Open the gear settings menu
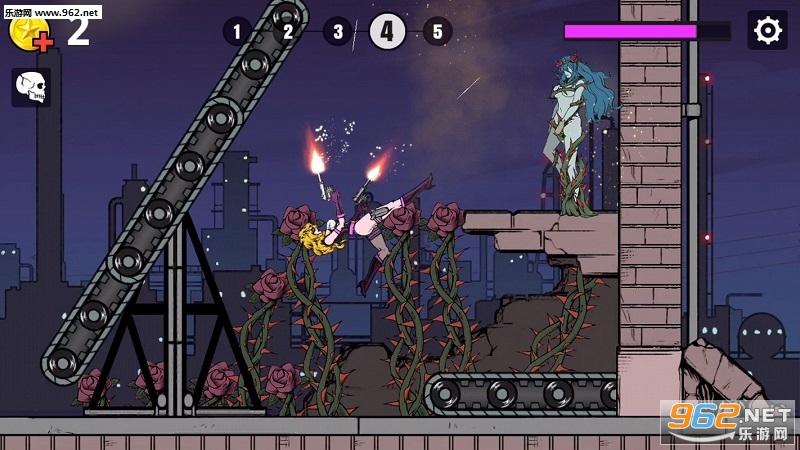This screenshot has width=800, height=450. point(767,31)
